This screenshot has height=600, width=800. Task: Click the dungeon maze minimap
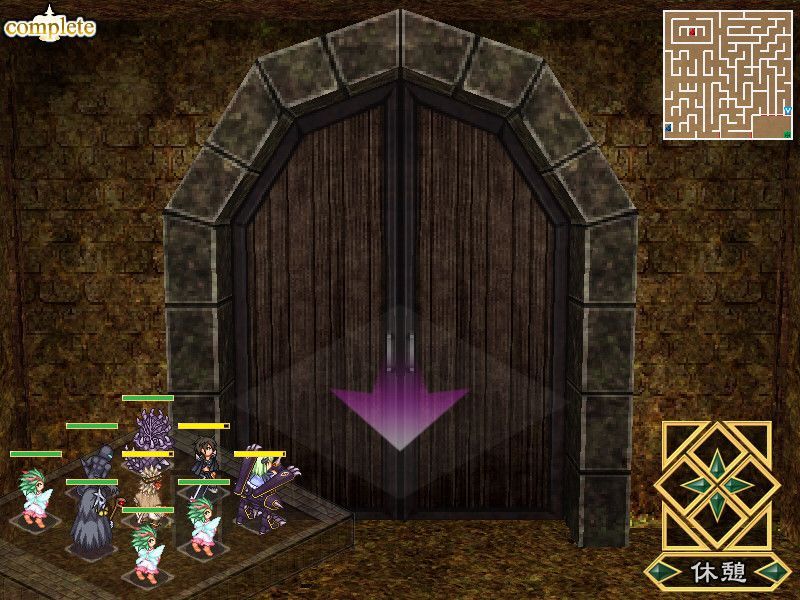click(x=727, y=76)
